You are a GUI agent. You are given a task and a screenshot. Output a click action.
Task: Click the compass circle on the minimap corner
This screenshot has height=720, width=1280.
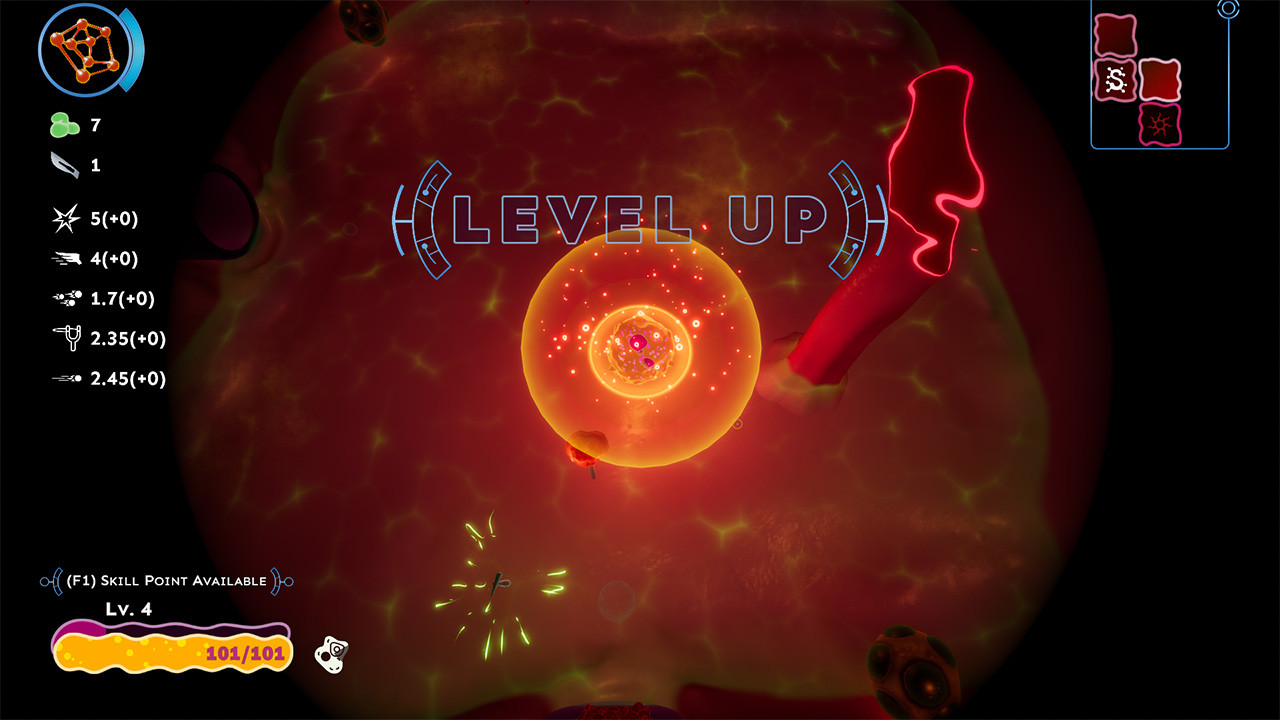click(x=1228, y=10)
